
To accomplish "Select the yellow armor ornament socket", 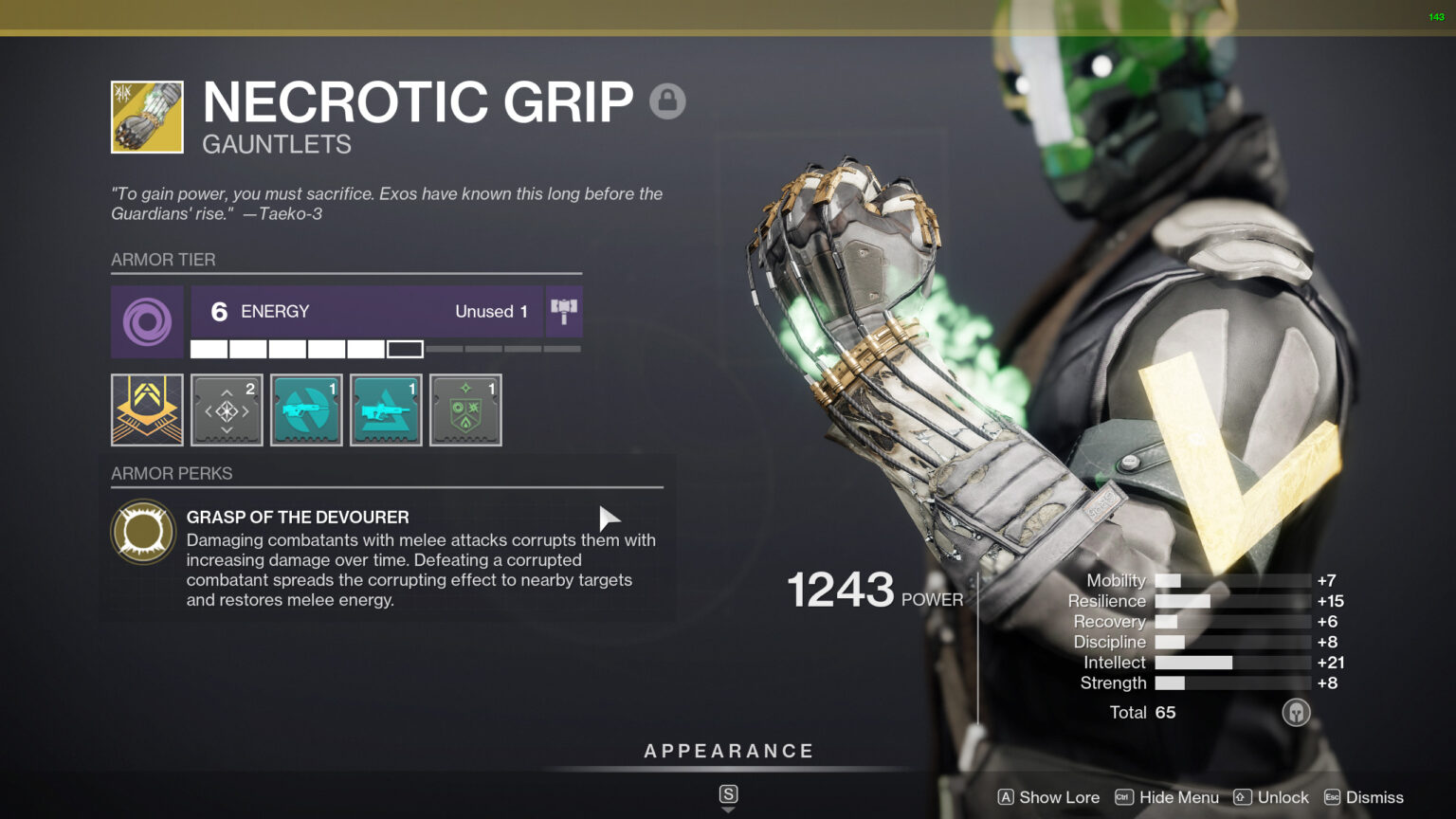I will (x=147, y=409).
